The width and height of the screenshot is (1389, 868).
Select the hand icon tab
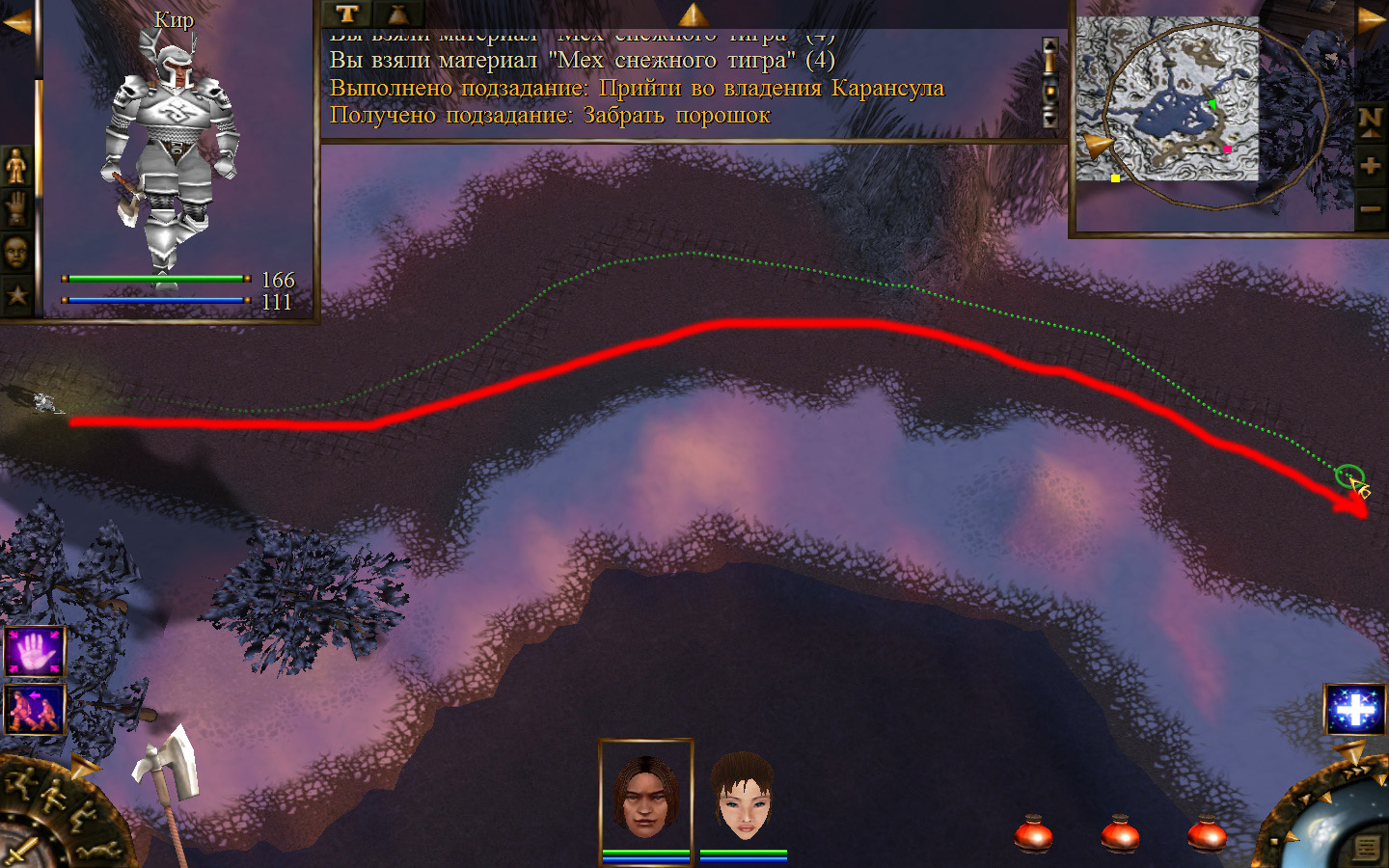pyautogui.click(x=16, y=208)
